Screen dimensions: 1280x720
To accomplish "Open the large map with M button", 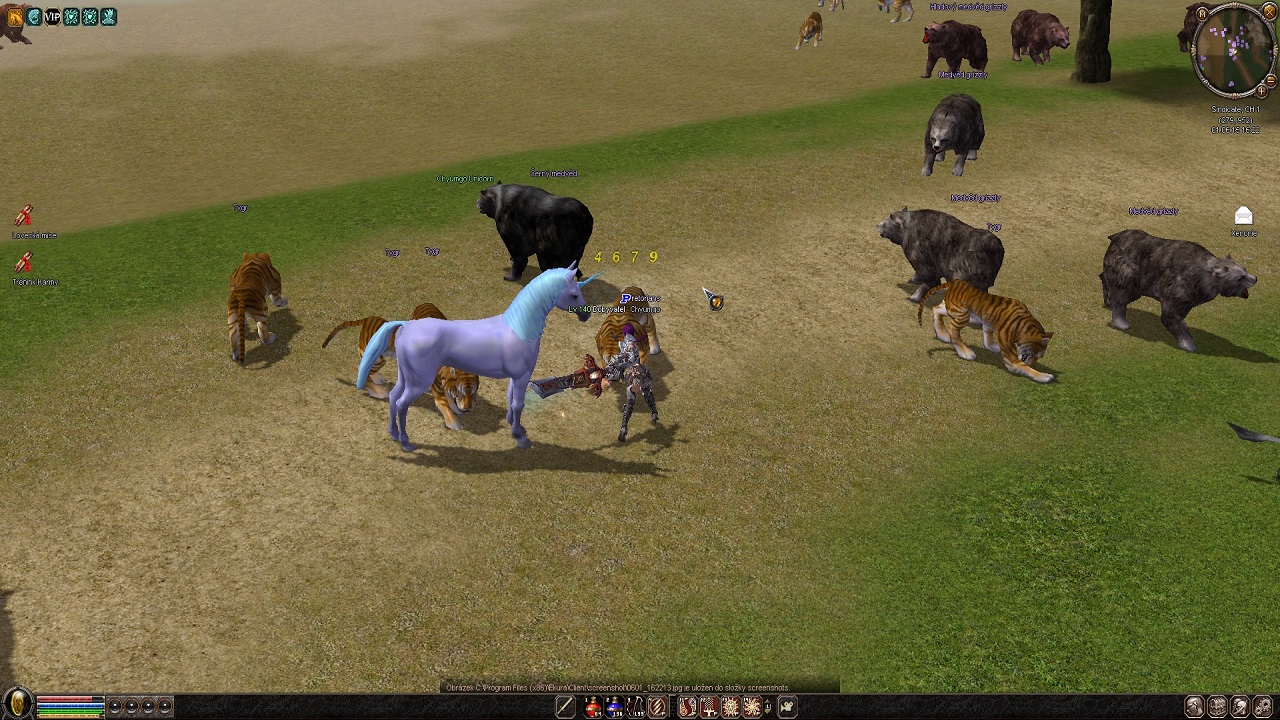I will click(1201, 15).
